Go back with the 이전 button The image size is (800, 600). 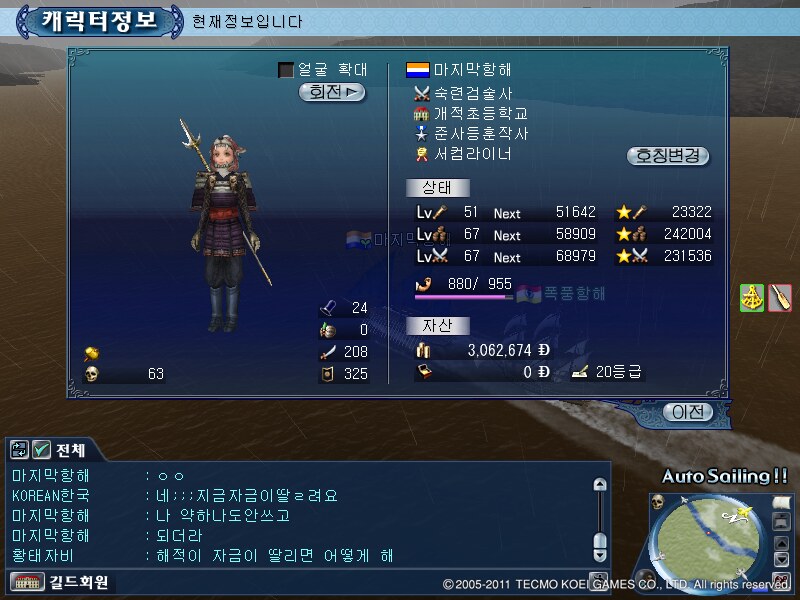point(688,412)
